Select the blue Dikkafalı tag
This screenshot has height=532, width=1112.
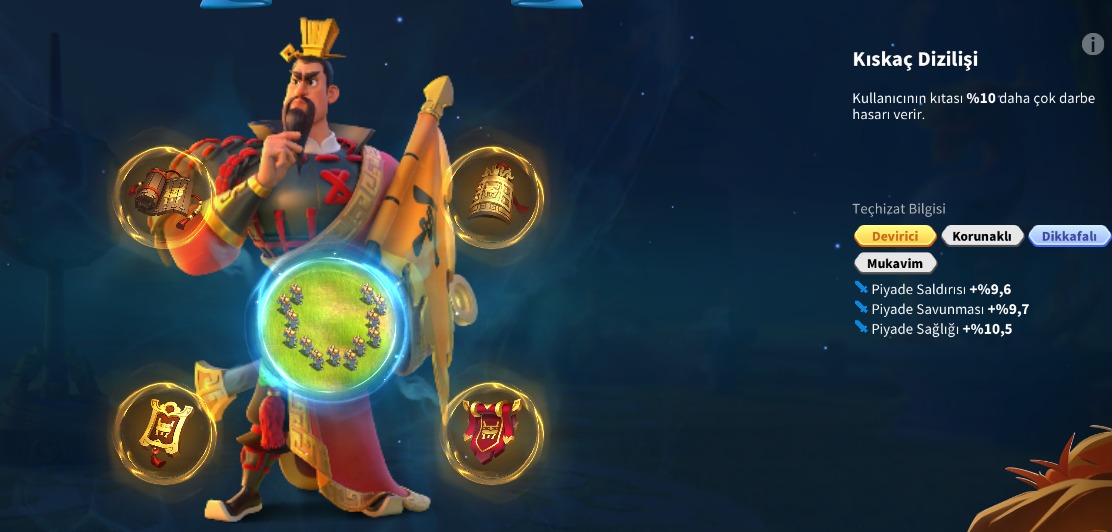click(1069, 236)
